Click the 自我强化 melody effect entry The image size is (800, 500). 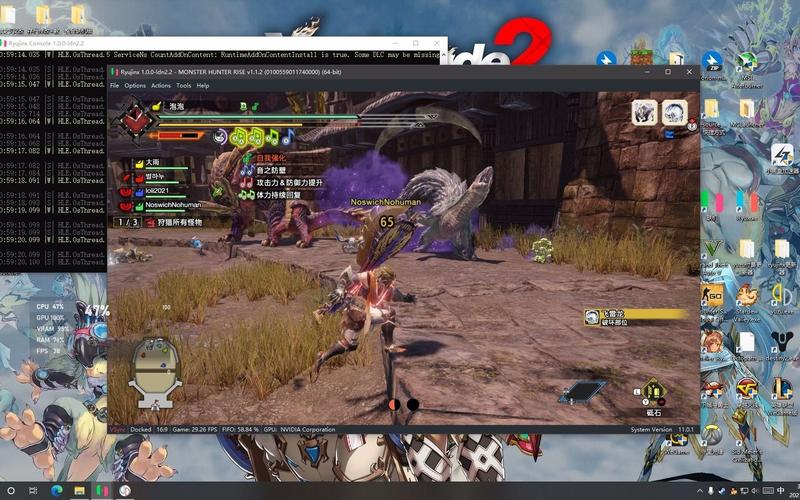click(270, 158)
